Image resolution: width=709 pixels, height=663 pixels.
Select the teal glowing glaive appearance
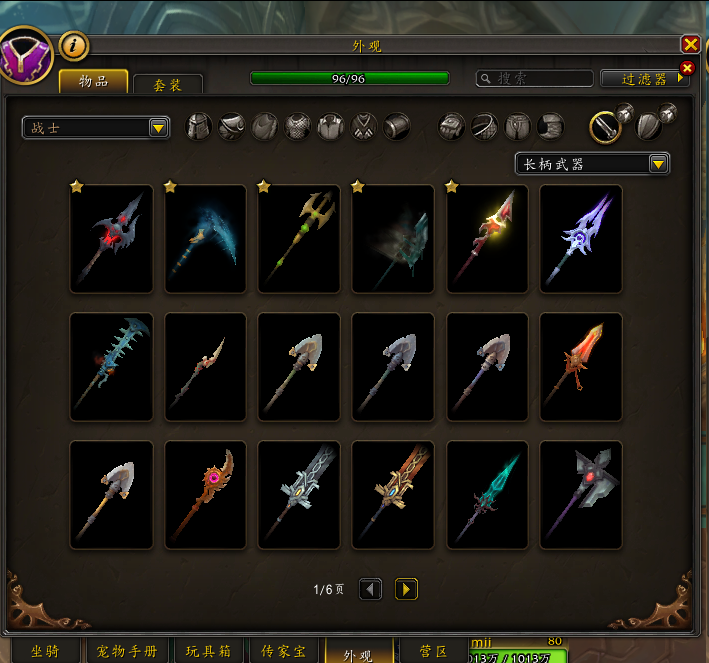pyautogui.click(x=487, y=495)
